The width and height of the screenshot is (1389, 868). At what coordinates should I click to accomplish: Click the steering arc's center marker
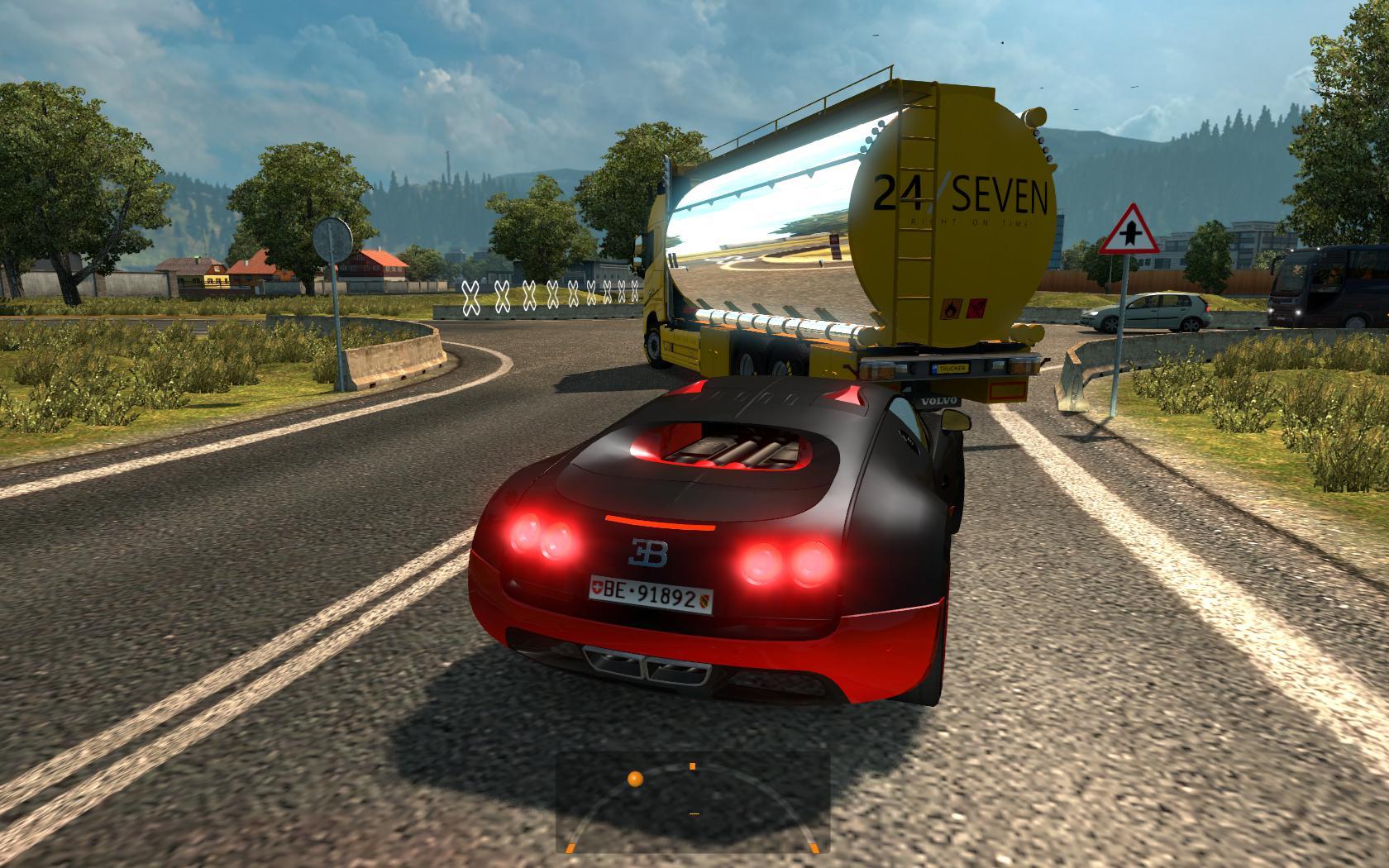[693, 767]
